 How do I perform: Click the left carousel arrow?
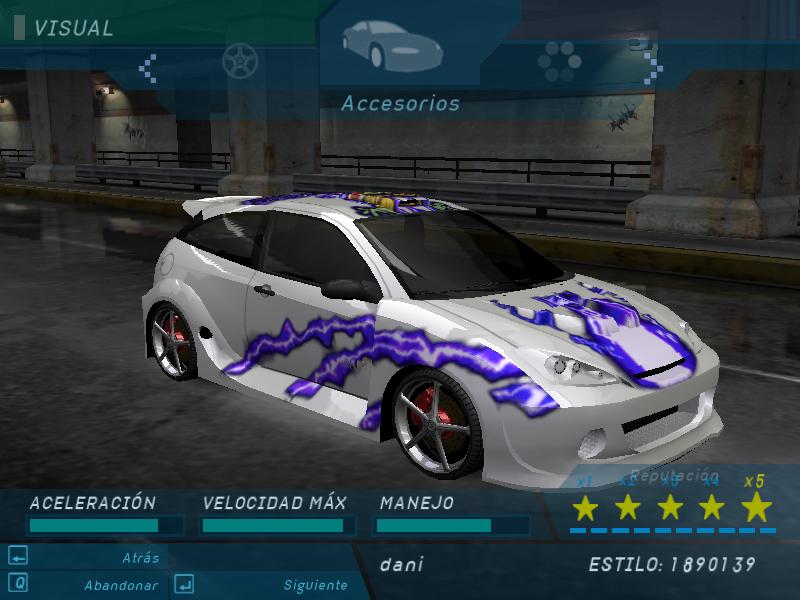[x=148, y=67]
